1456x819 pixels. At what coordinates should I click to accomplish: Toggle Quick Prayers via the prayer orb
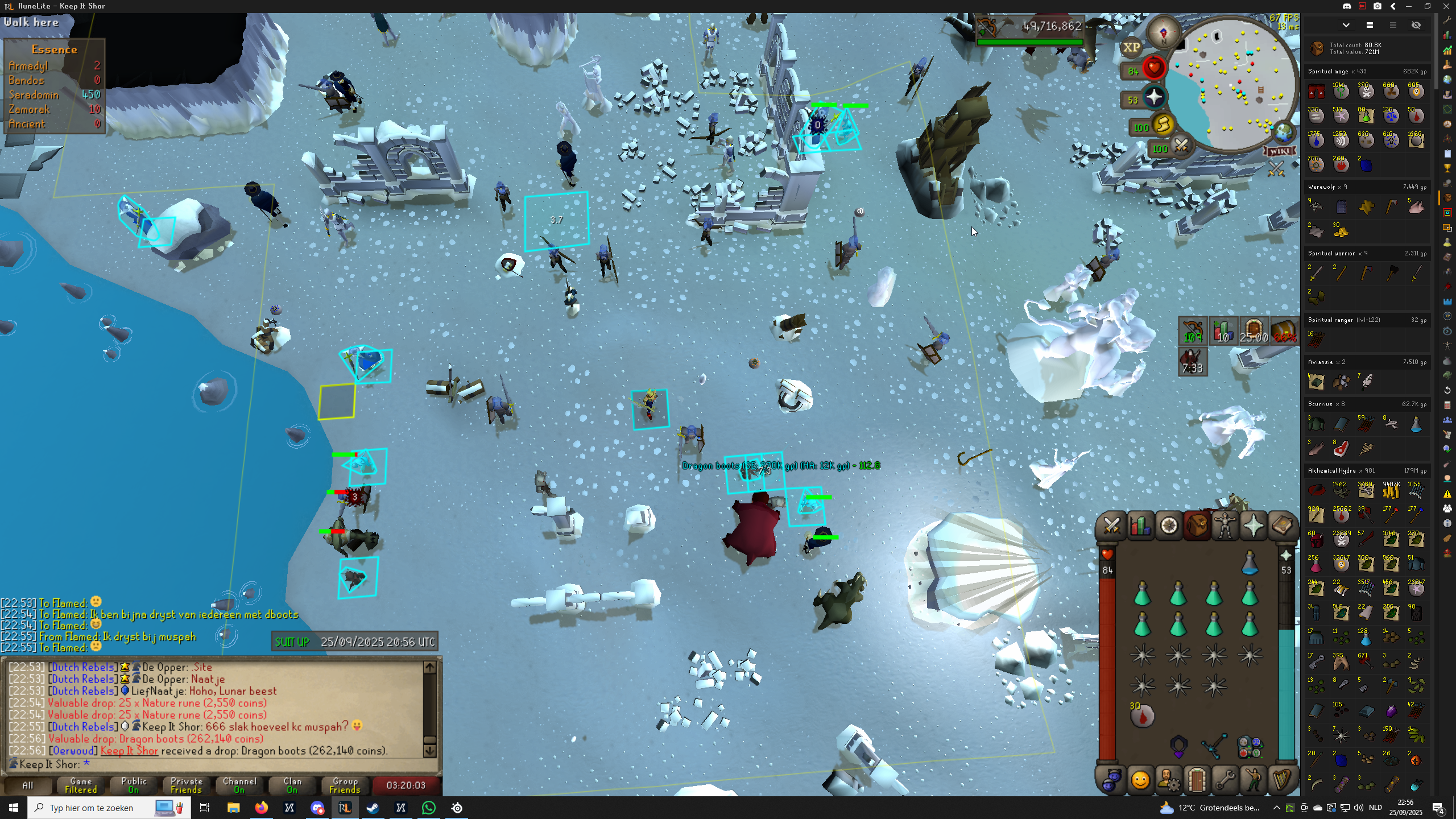1153,98
